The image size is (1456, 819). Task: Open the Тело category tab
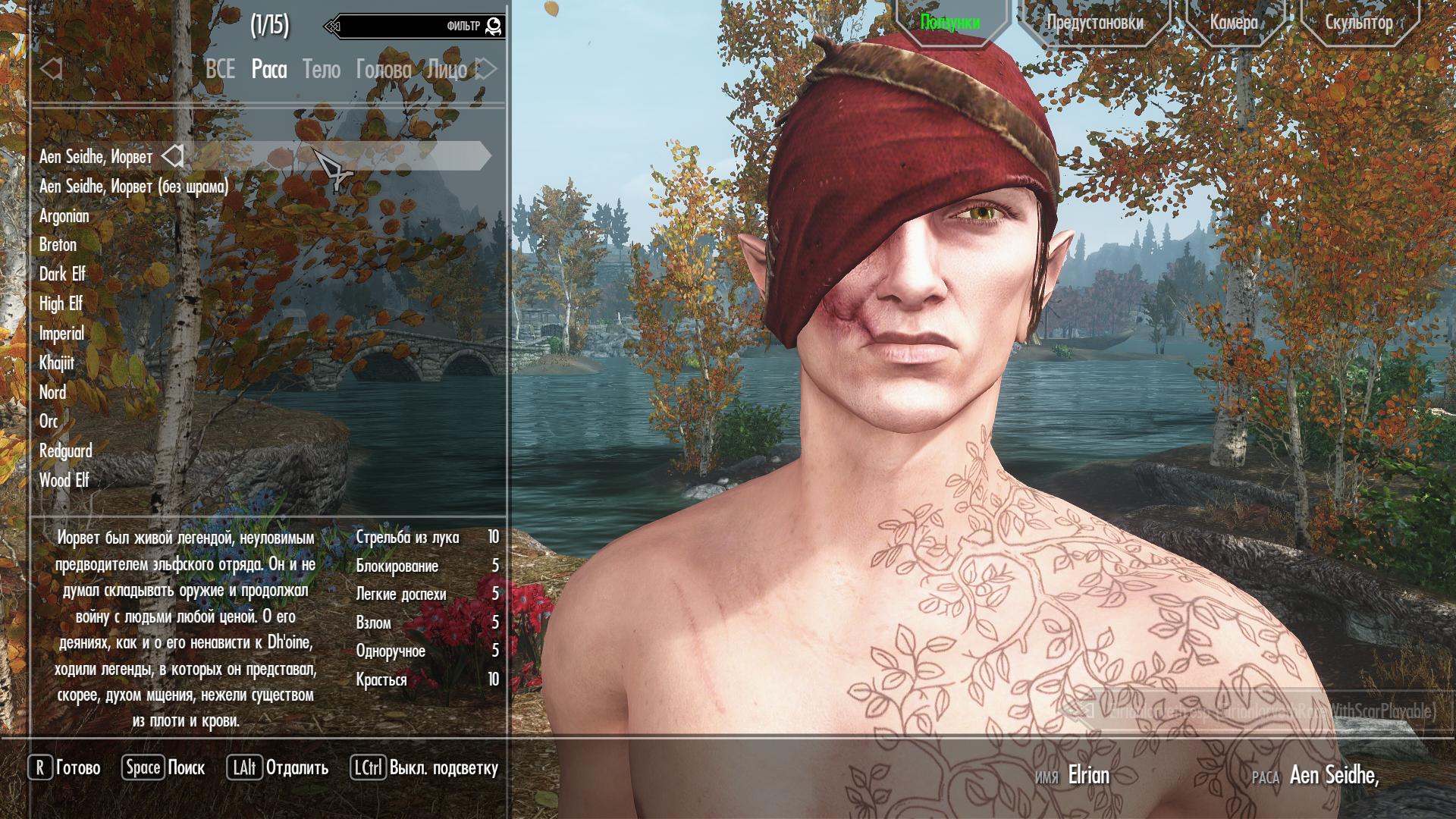322,69
